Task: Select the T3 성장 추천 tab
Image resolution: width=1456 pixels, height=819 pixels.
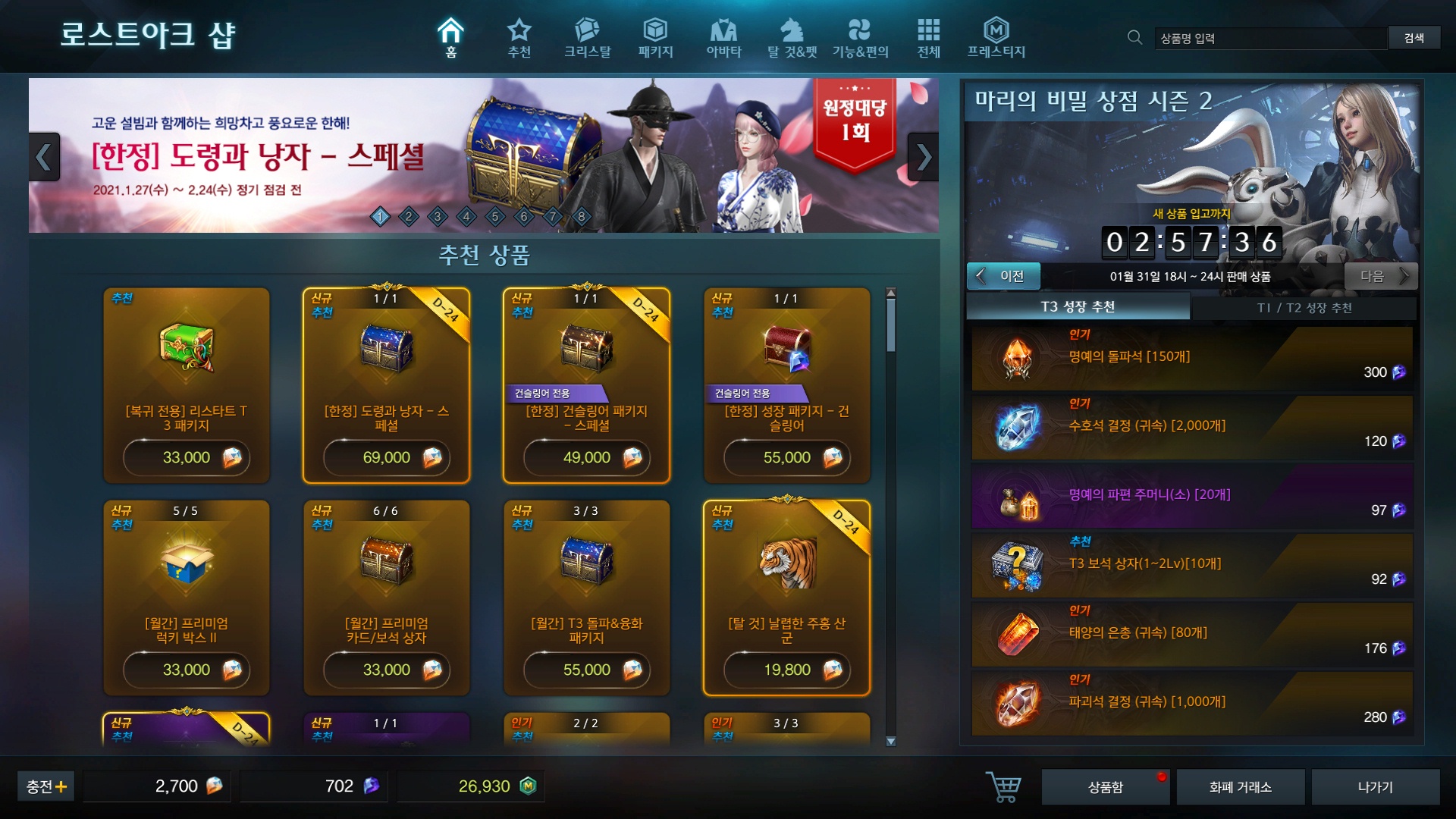Action: [1078, 308]
